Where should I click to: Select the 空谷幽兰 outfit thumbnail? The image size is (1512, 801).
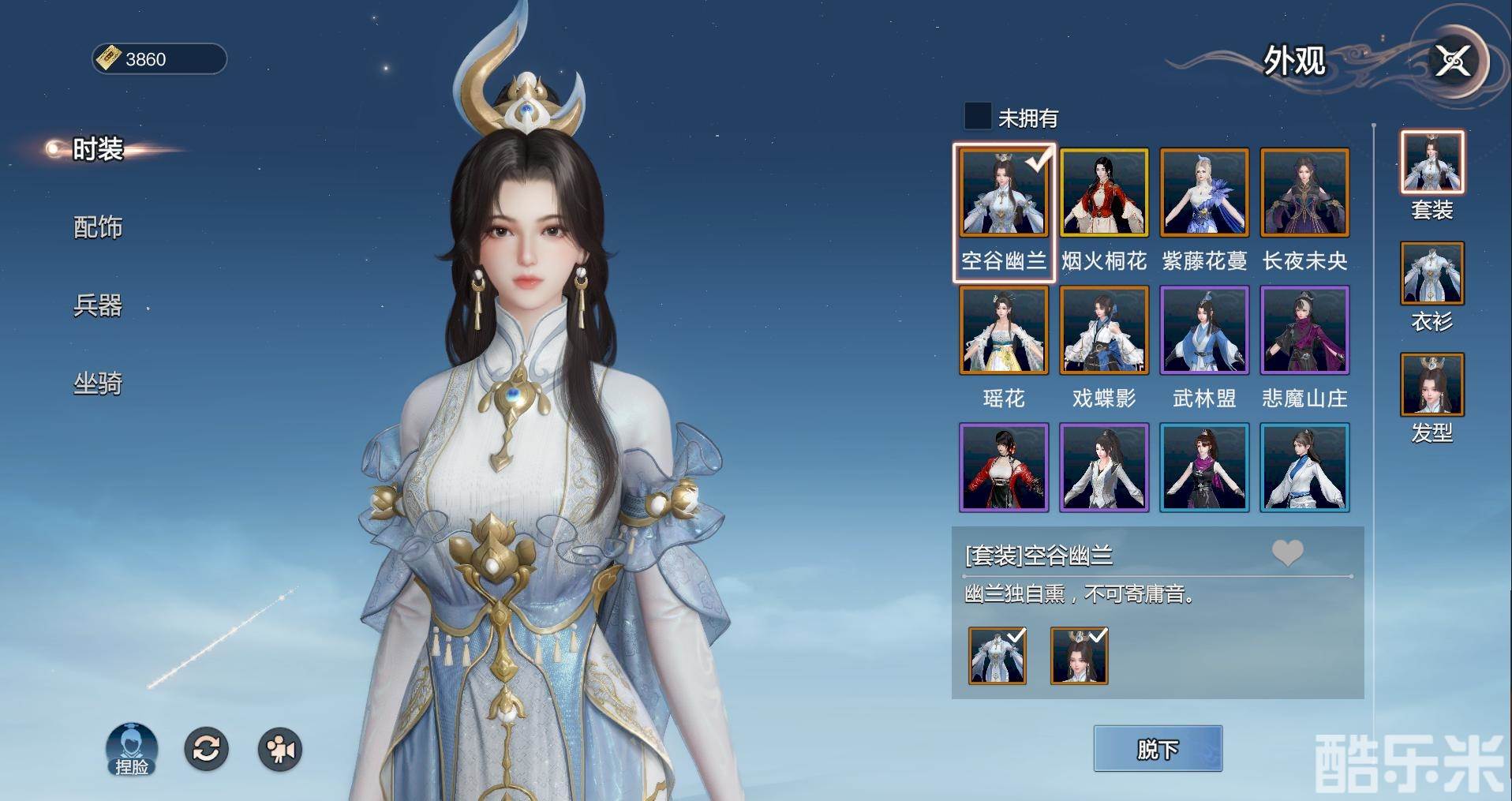(x=1003, y=193)
